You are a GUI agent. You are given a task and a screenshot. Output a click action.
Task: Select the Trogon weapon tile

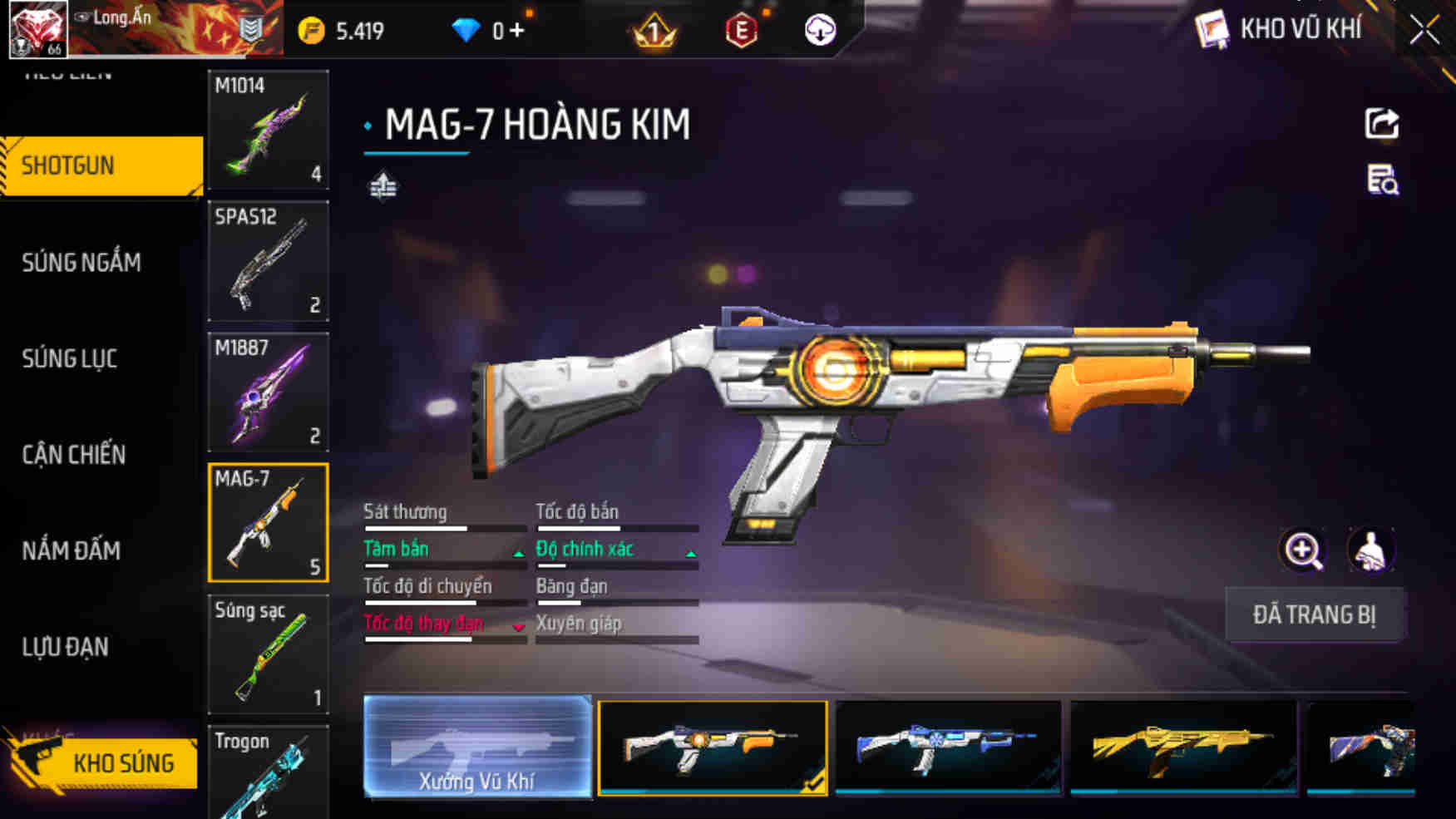click(268, 773)
